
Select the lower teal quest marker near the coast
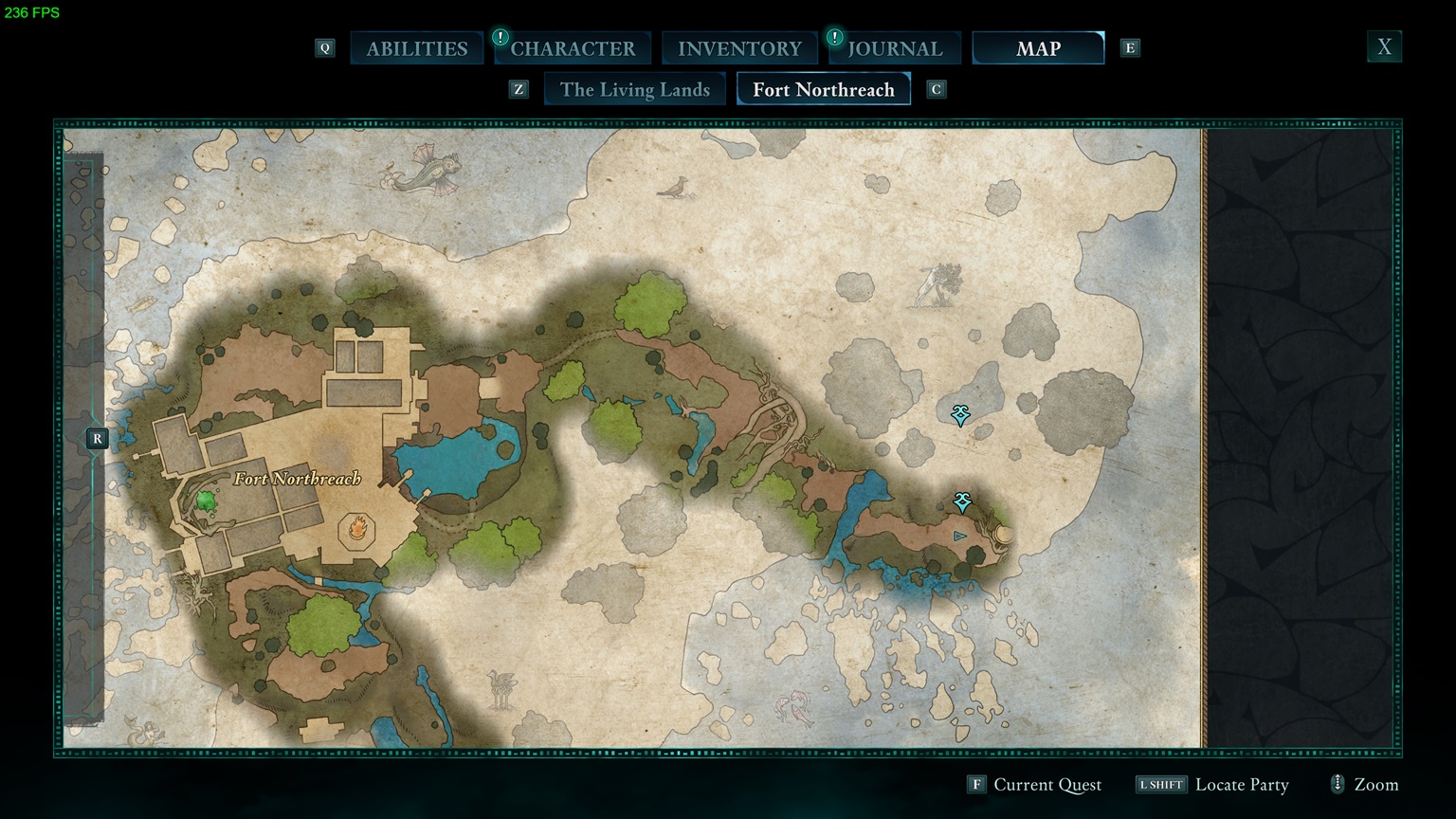962,502
